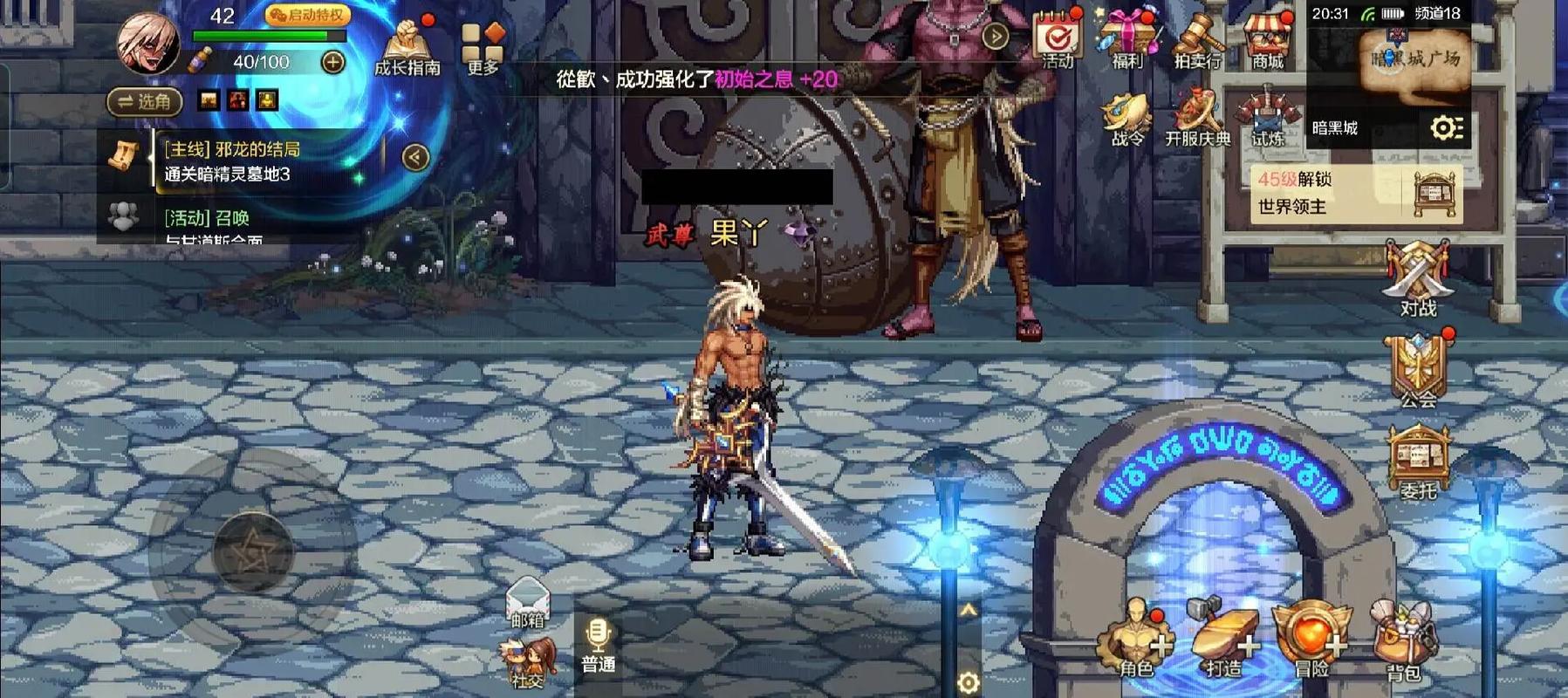Screen dimensions: 1568x698
Task: Select the 邪龙的结局 main quest tracker
Action: coord(231,161)
